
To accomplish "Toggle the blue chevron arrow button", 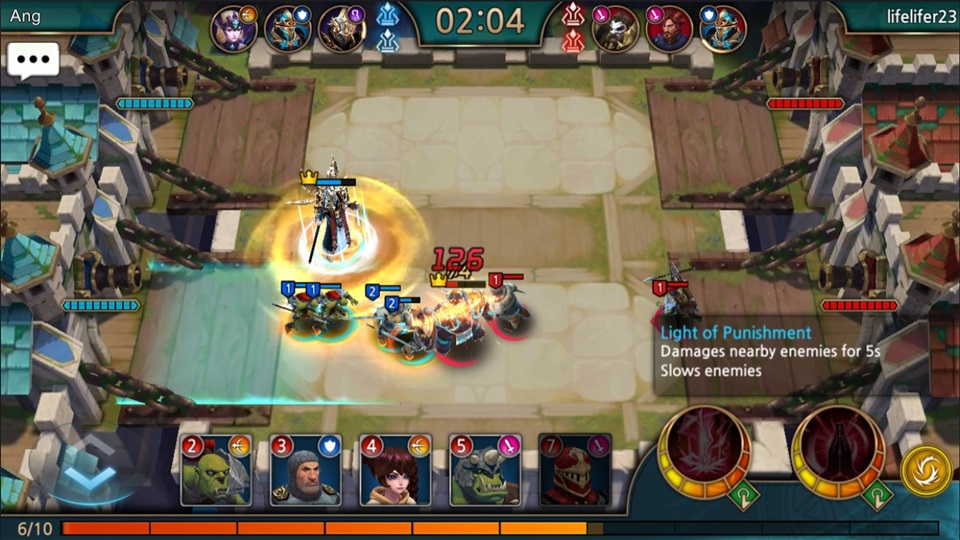I will tap(89, 470).
